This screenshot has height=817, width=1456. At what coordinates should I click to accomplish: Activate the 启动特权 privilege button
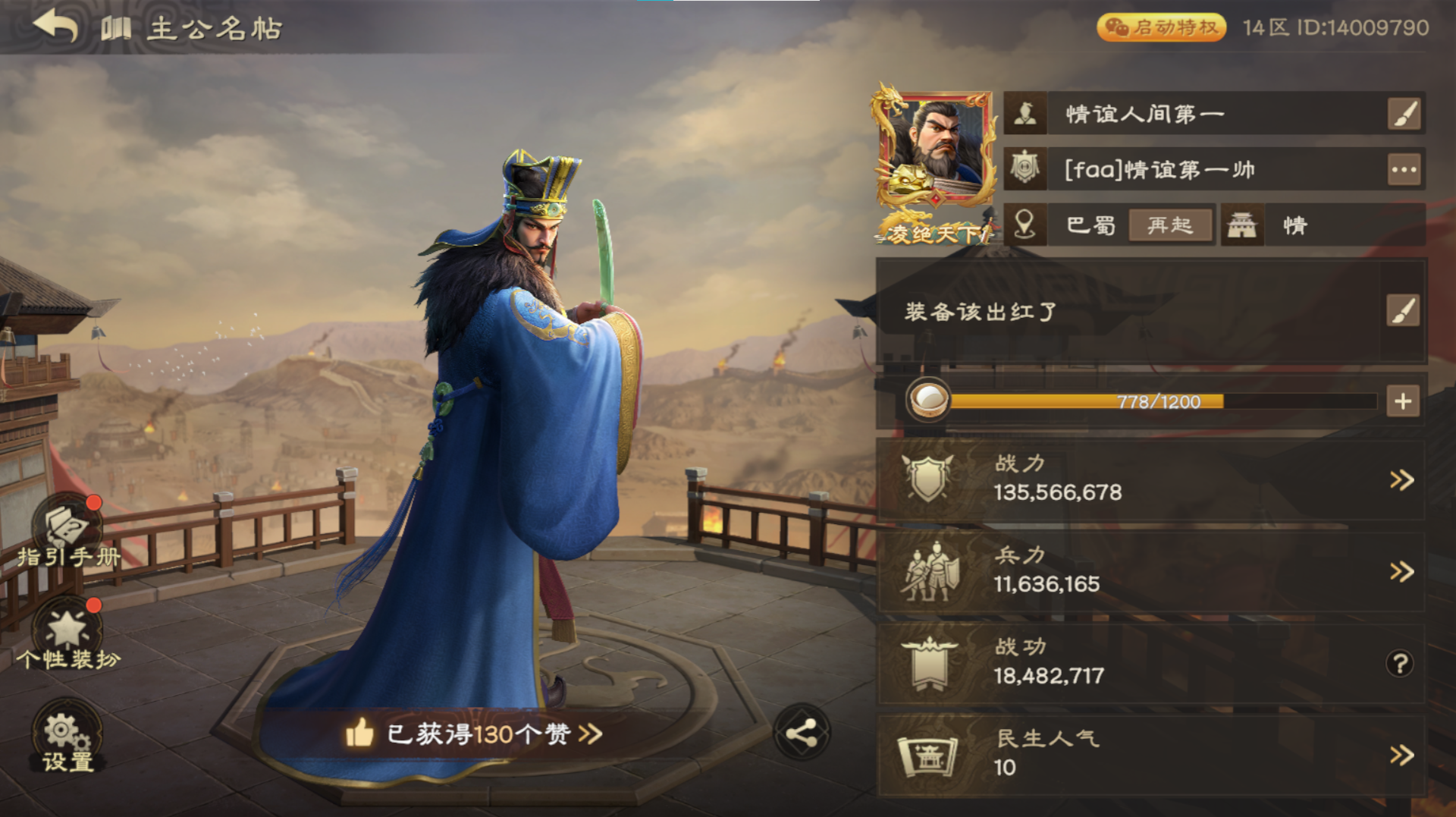point(1160,28)
